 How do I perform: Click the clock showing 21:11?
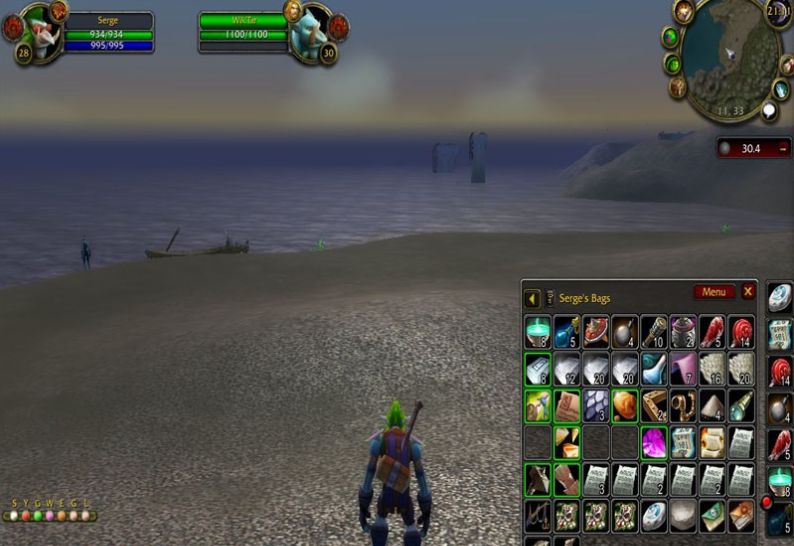point(778,12)
